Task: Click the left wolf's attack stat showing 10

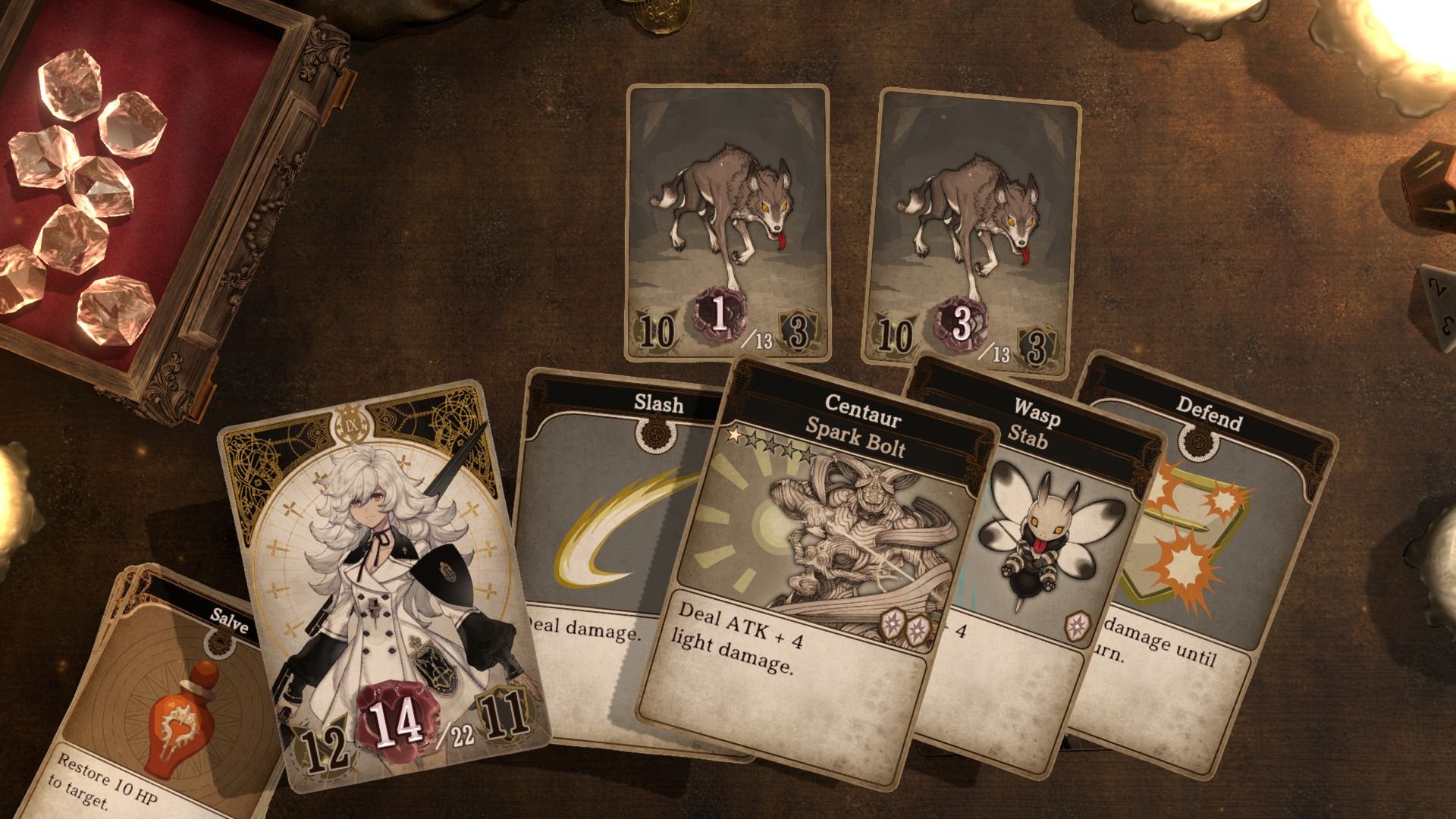Action: point(657,334)
